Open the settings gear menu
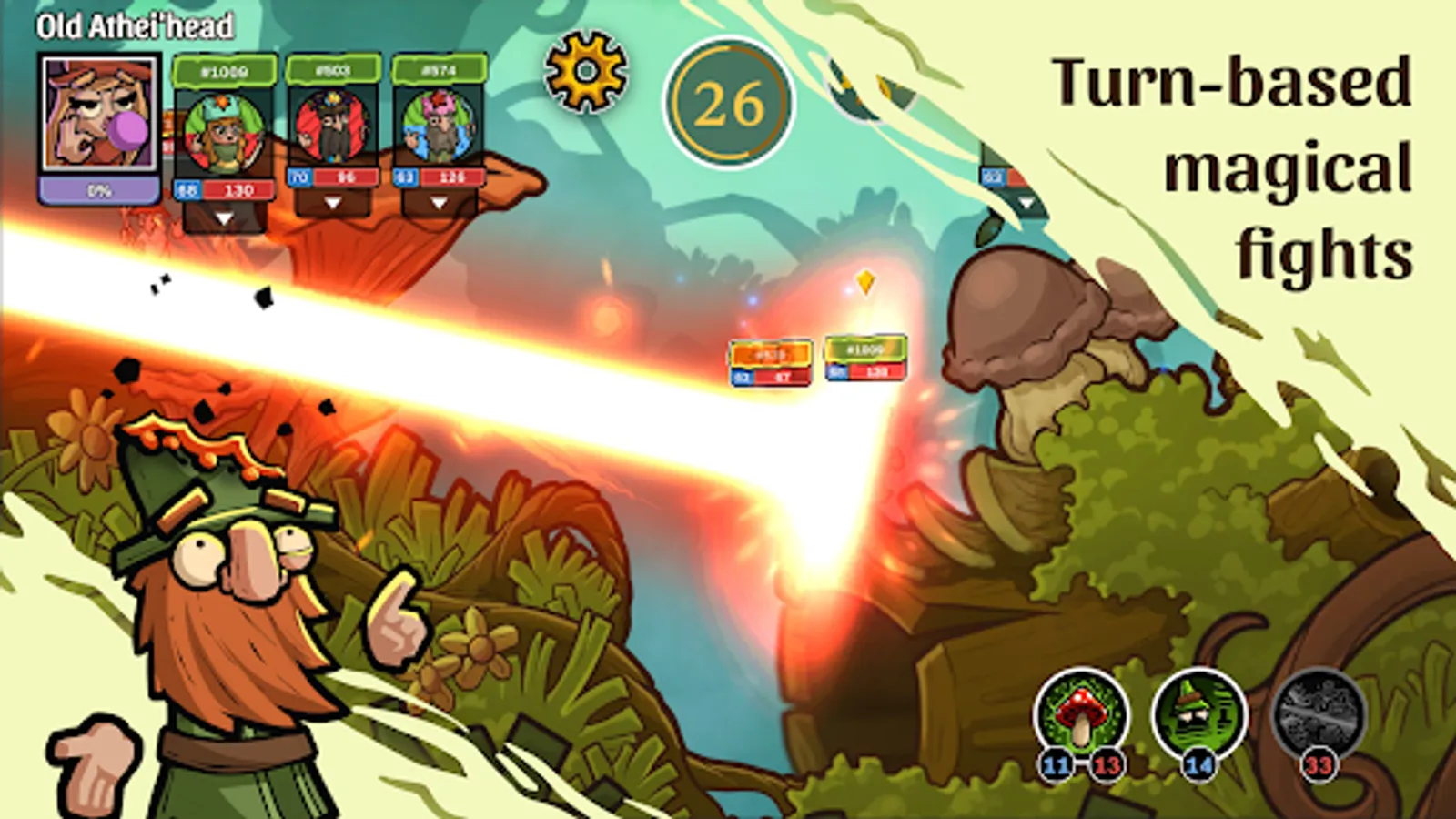The width and height of the screenshot is (1456, 819). [587, 73]
